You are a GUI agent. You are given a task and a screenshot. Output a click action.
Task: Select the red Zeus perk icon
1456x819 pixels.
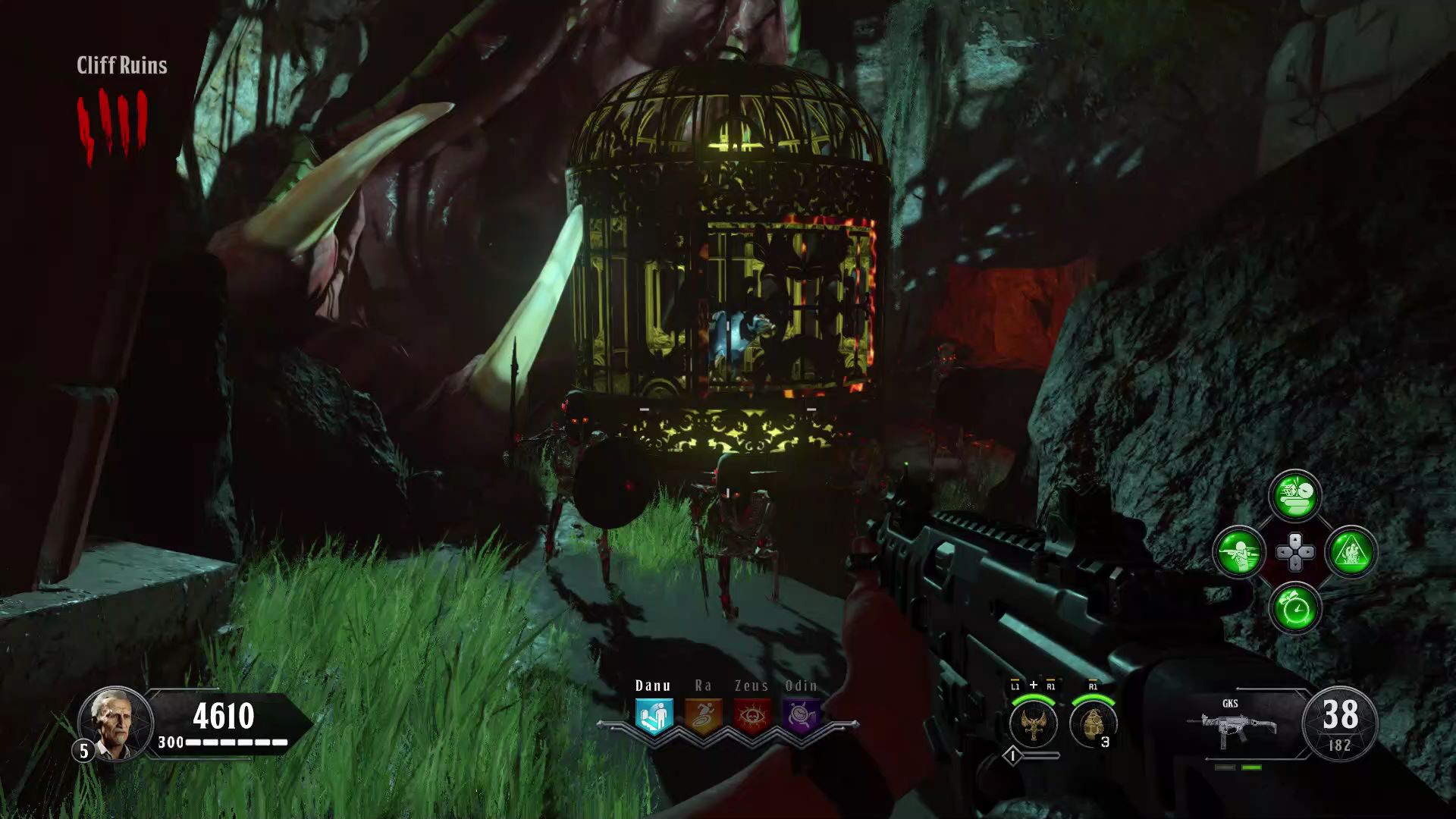click(752, 715)
